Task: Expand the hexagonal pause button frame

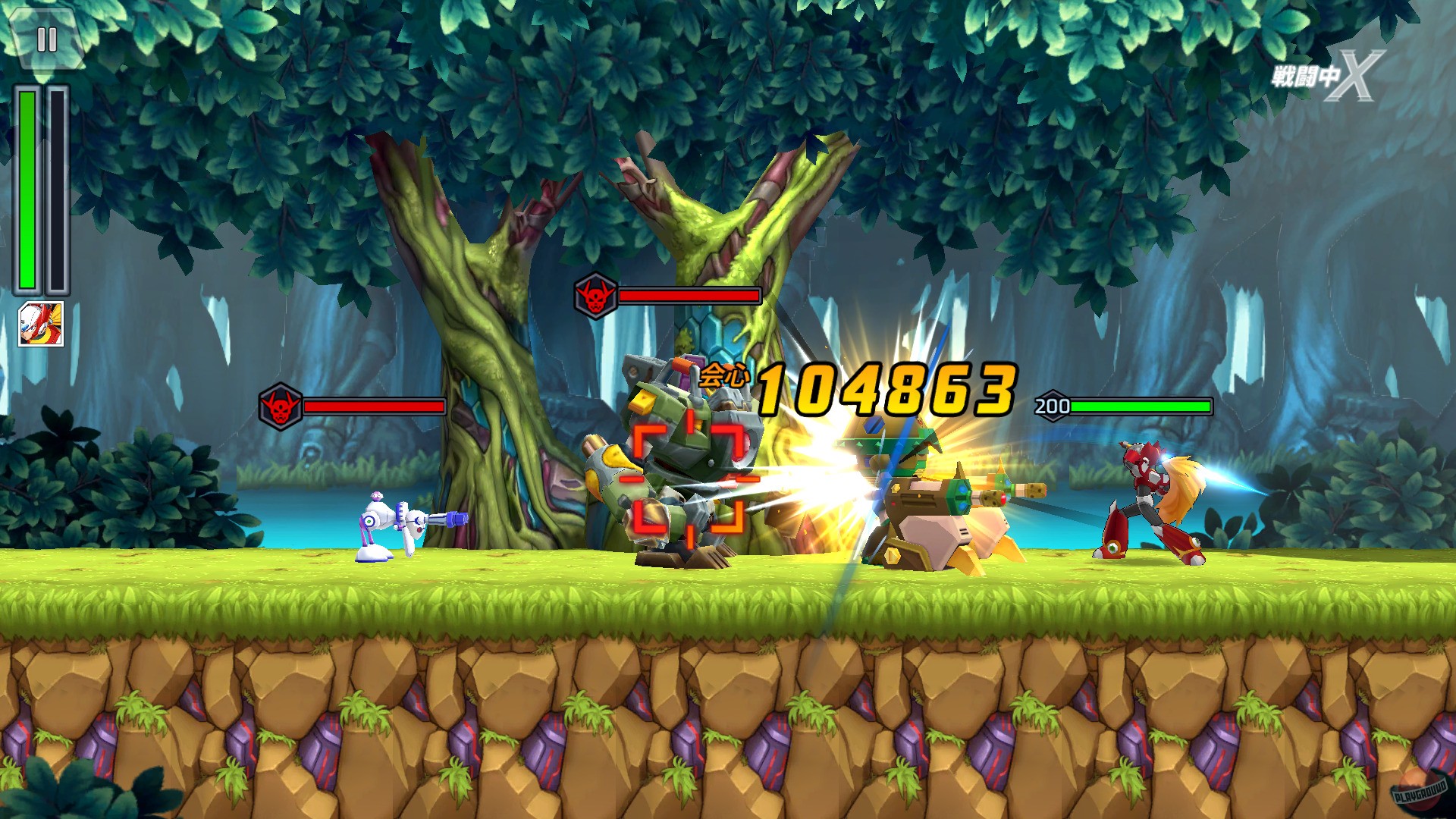Action: pyautogui.click(x=47, y=38)
